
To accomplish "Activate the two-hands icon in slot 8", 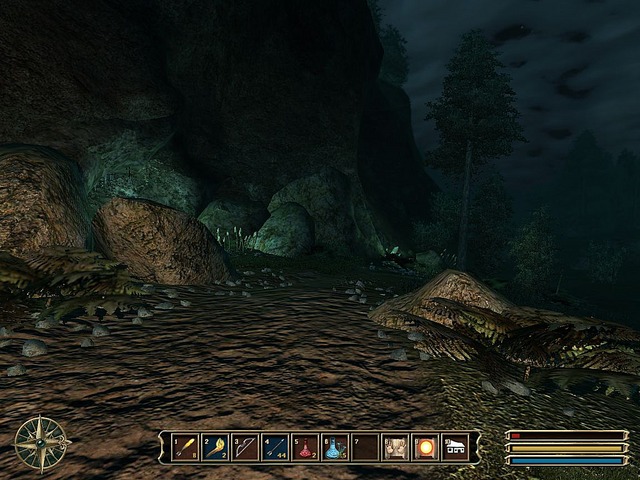I will tap(396, 446).
